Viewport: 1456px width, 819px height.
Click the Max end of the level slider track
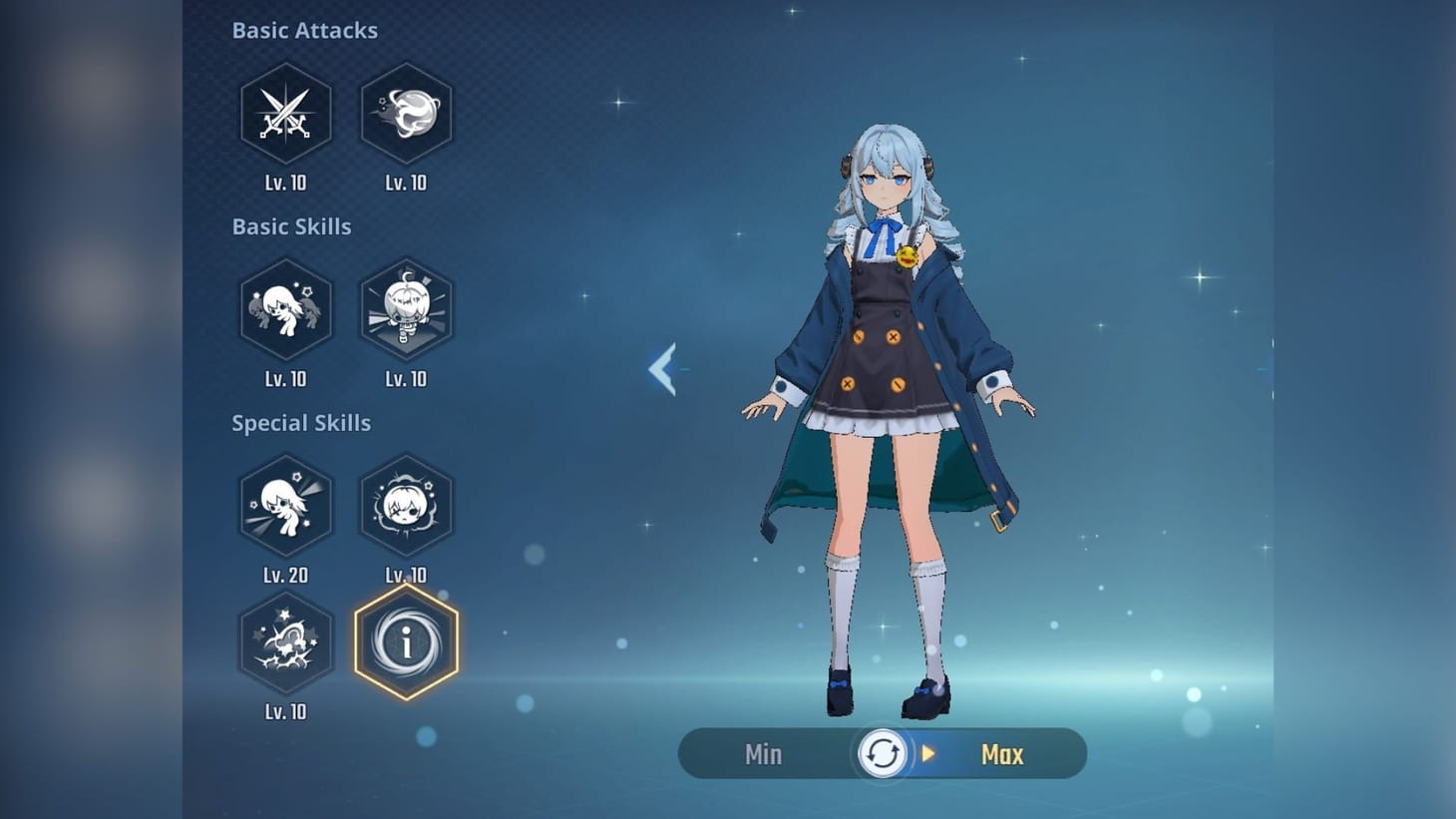pyautogui.click(x=1001, y=754)
